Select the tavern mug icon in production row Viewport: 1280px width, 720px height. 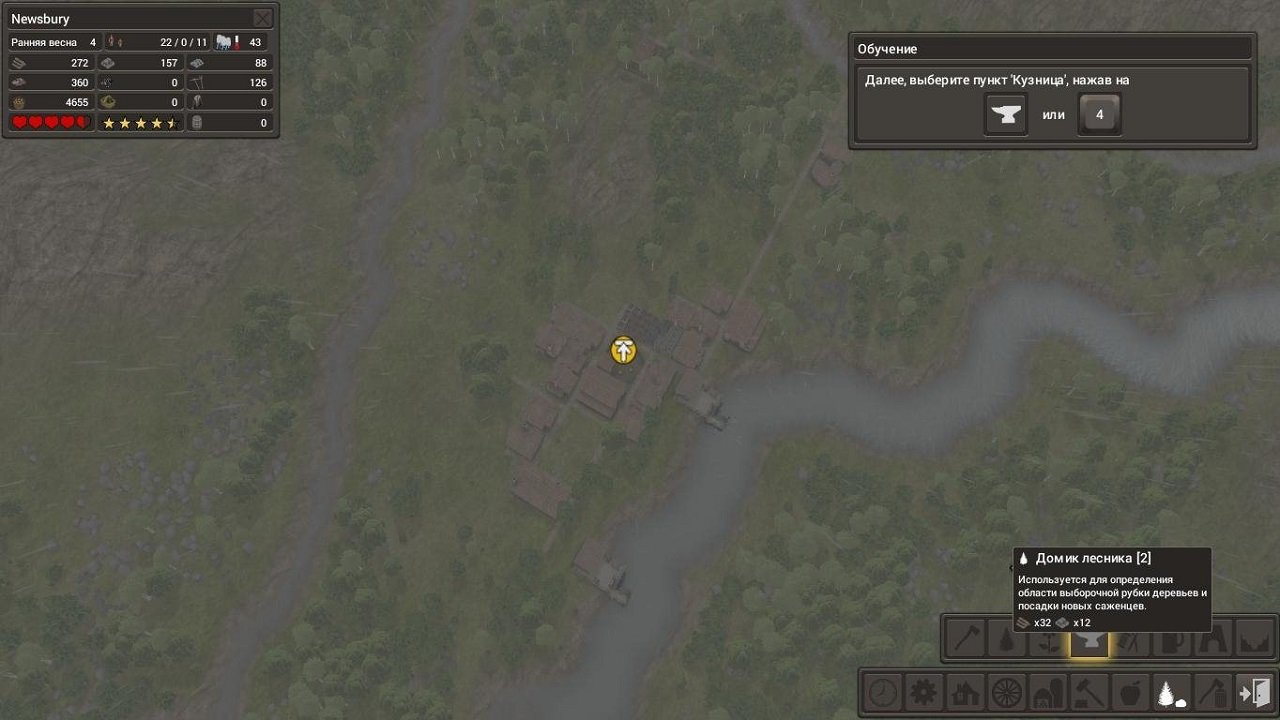click(x=1170, y=640)
